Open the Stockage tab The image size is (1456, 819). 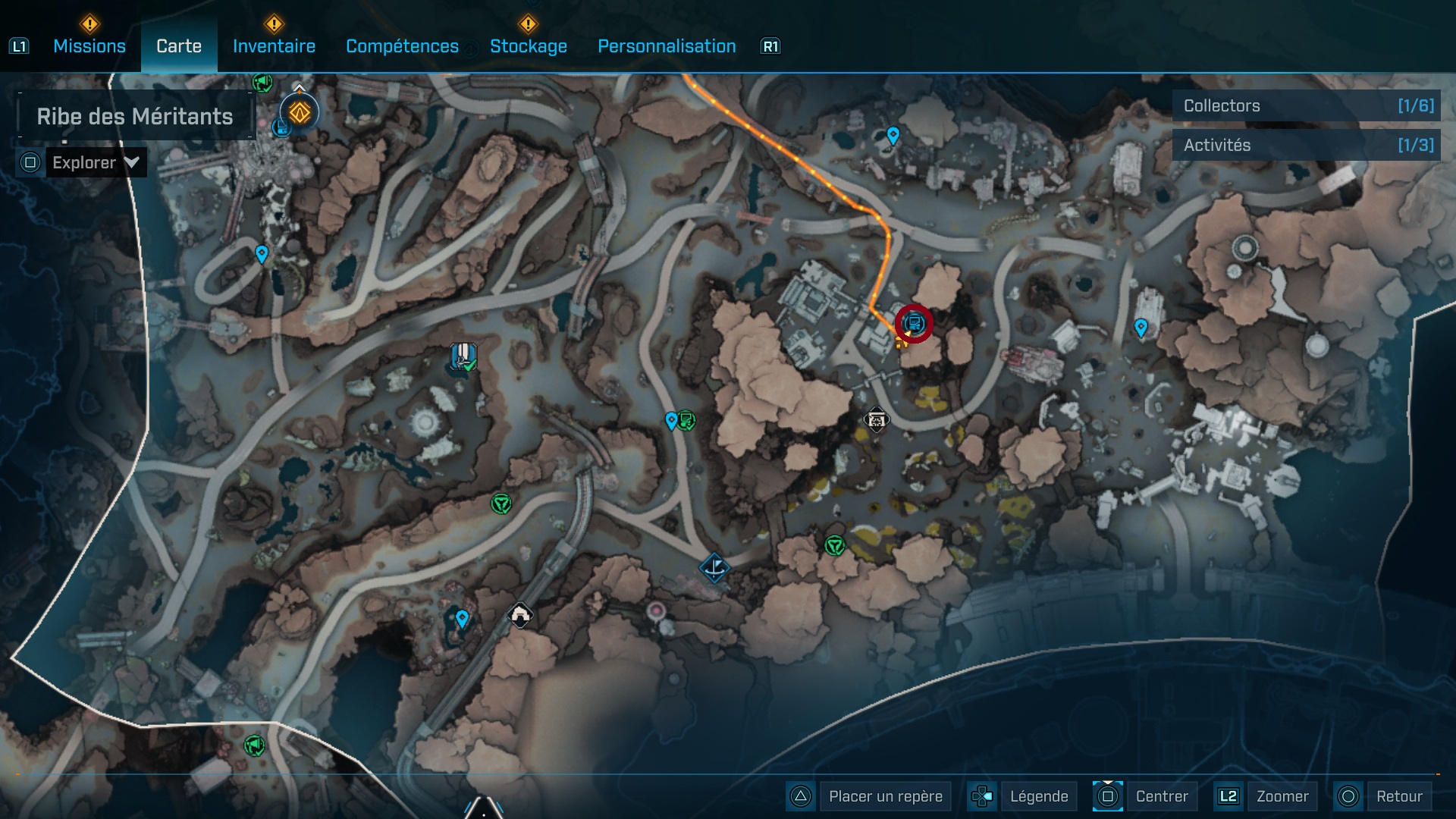coord(528,46)
